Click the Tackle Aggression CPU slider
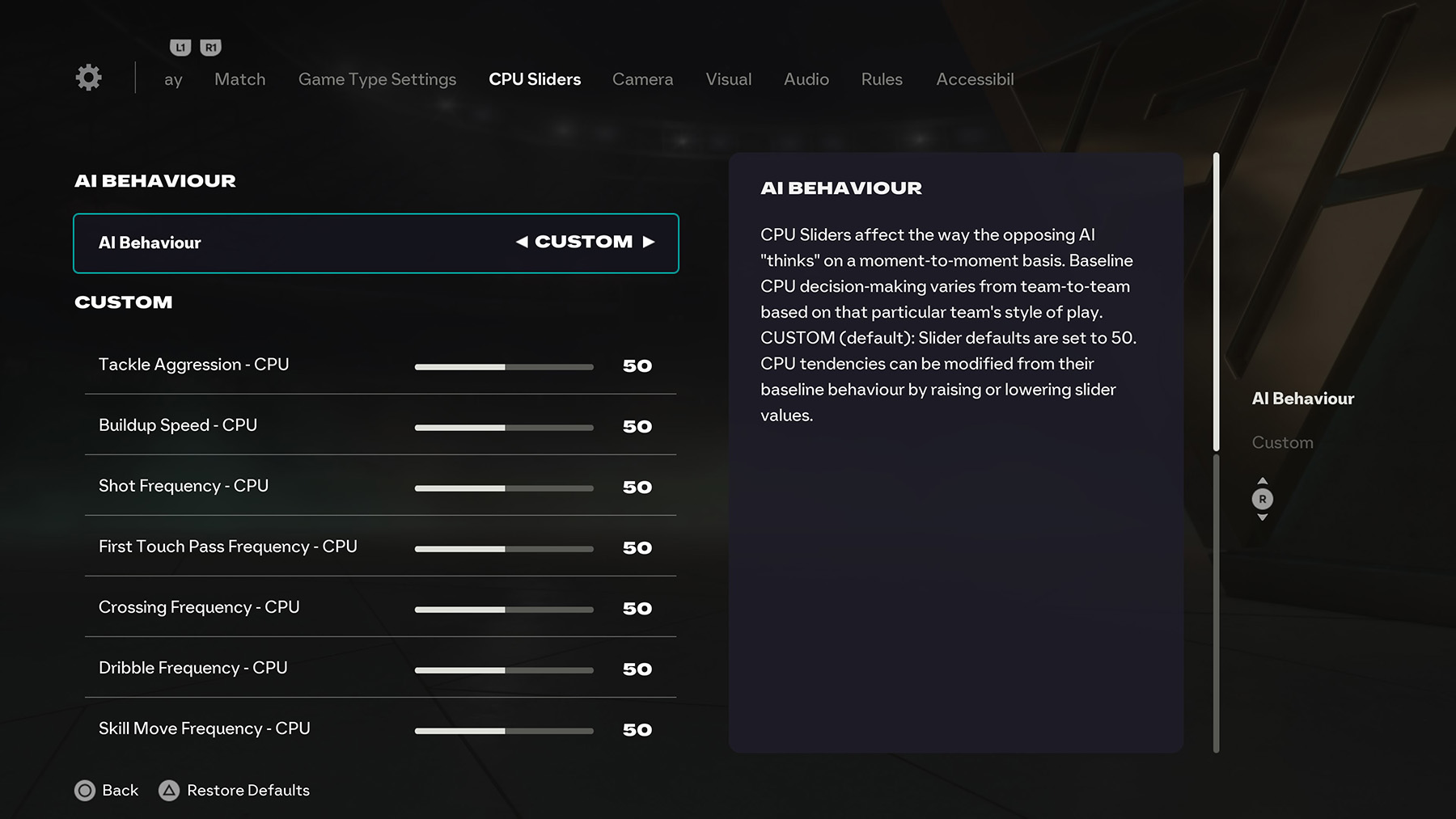The width and height of the screenshot is (1456, 819). coord(503,366)
